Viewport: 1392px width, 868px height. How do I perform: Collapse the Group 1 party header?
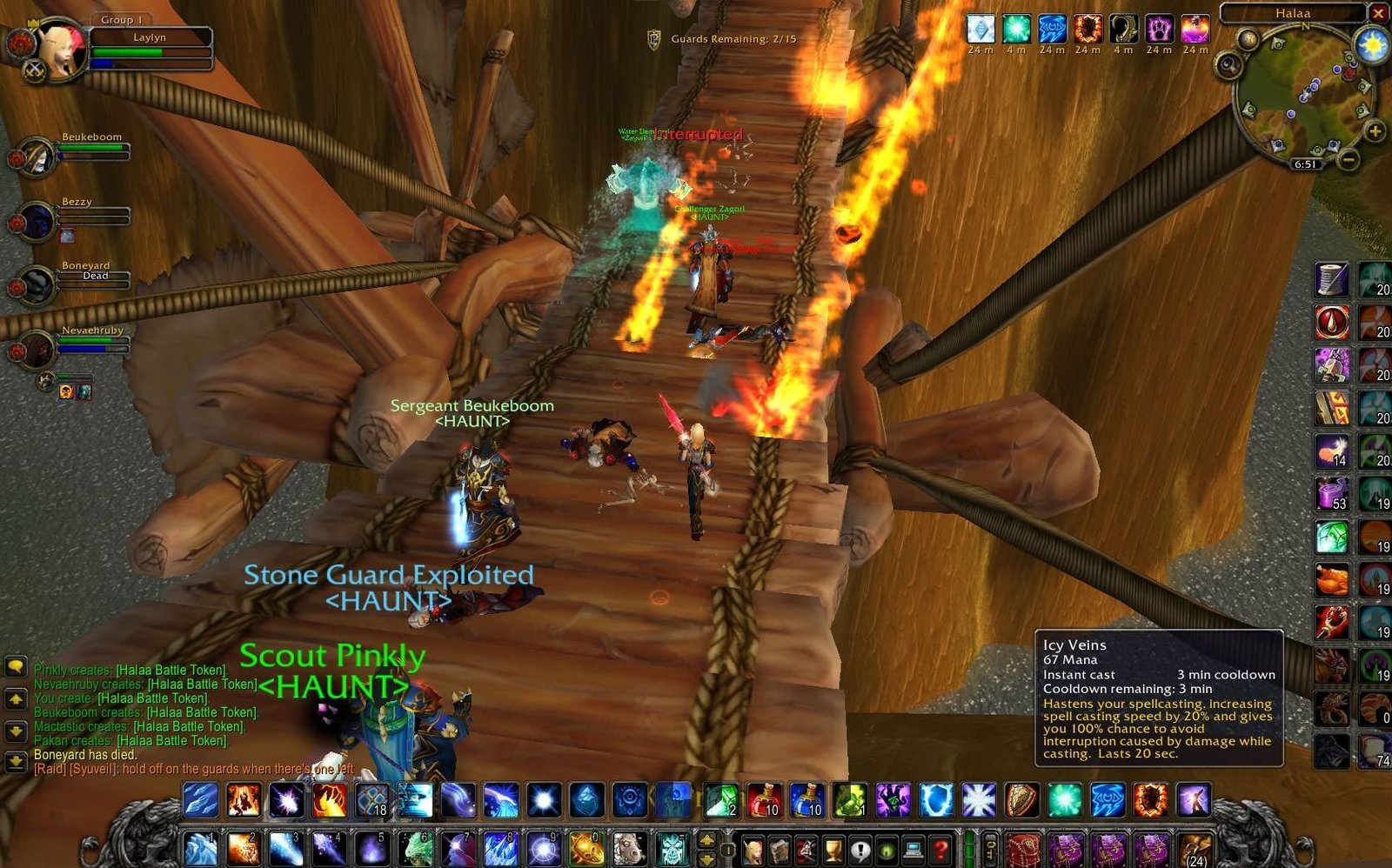[120, 19]
